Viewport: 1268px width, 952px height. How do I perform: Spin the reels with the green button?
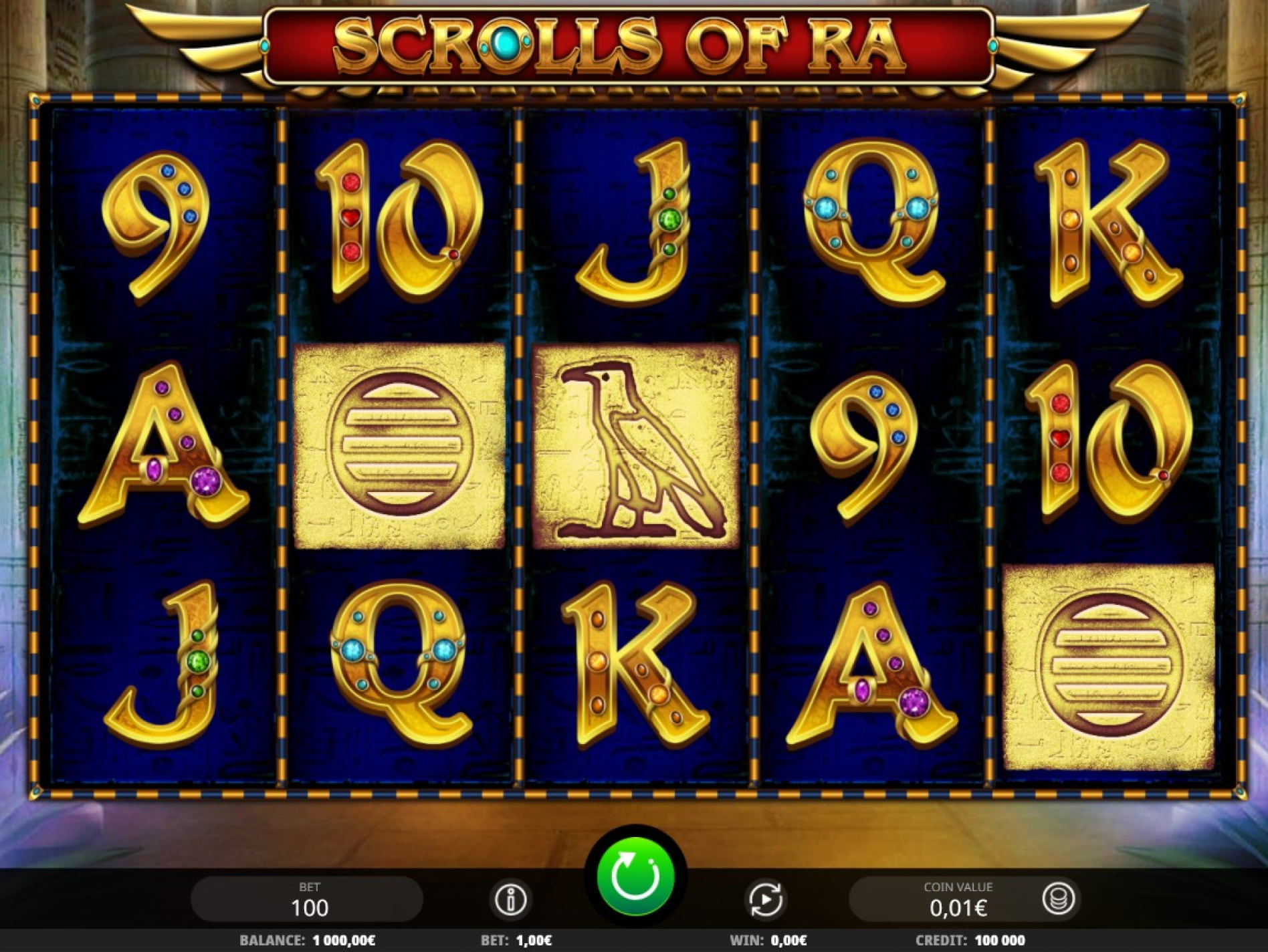click(635, 876)
